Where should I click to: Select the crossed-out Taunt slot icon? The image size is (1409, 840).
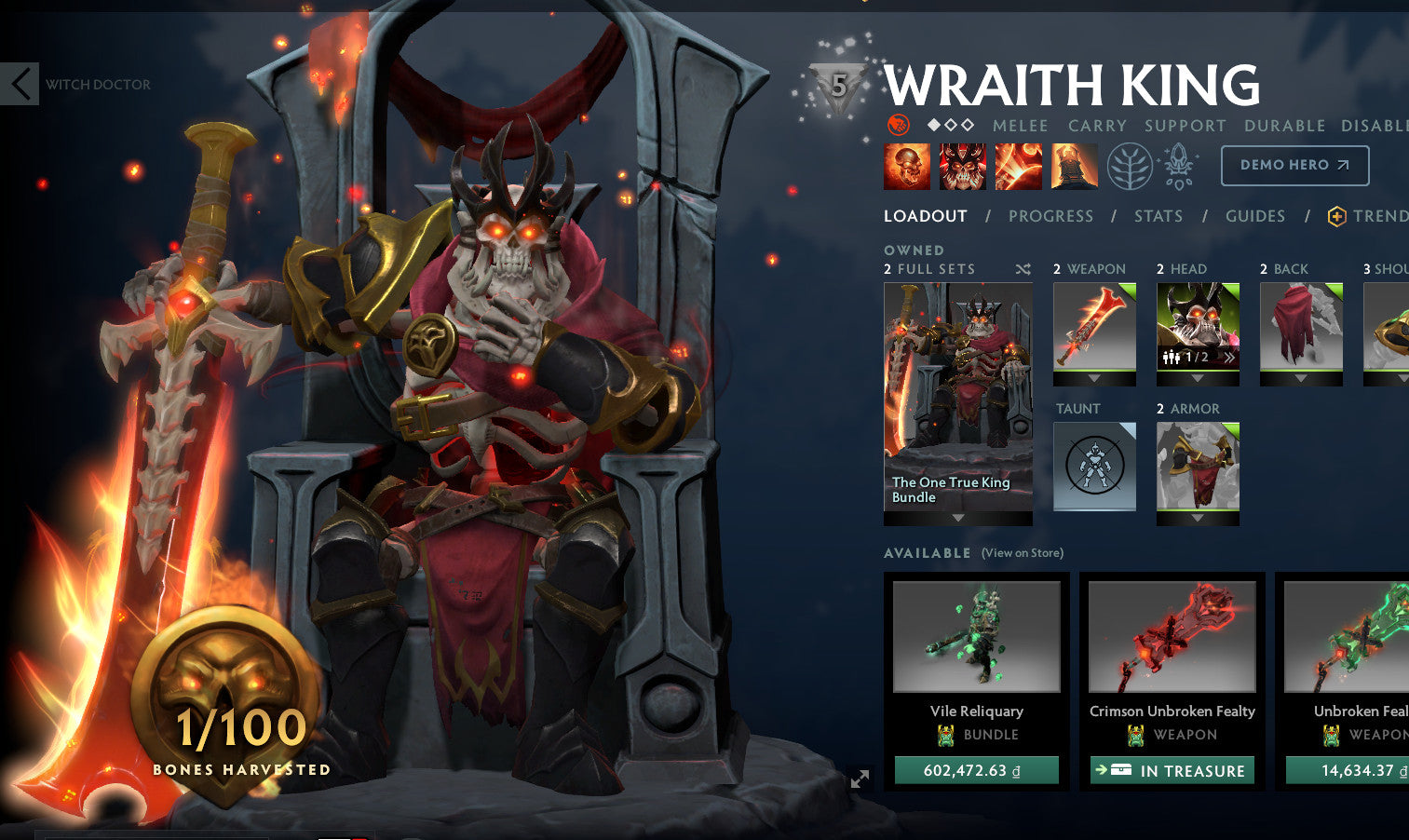pyautogui.click(x=1094, y=467)
